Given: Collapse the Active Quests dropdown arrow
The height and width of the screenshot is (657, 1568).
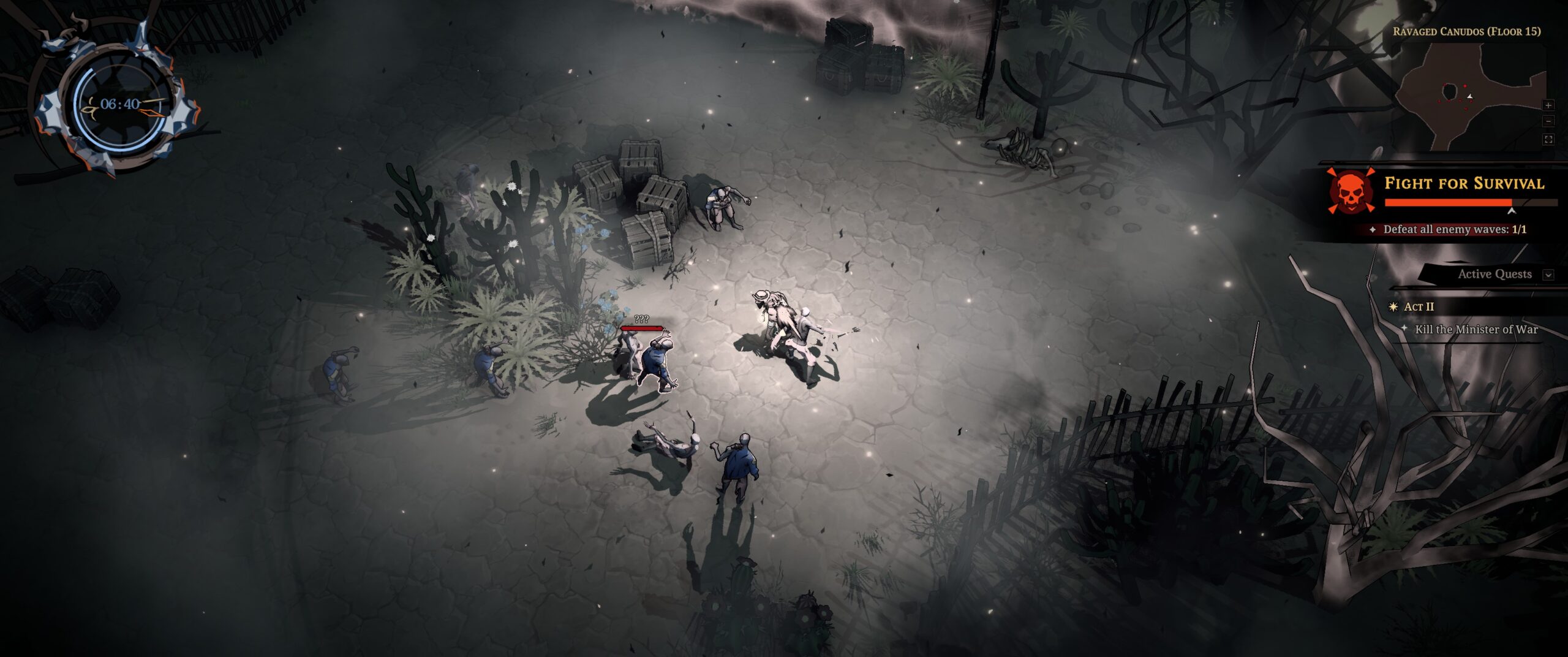Looking at the screenshot, I should coord(1548,275).
